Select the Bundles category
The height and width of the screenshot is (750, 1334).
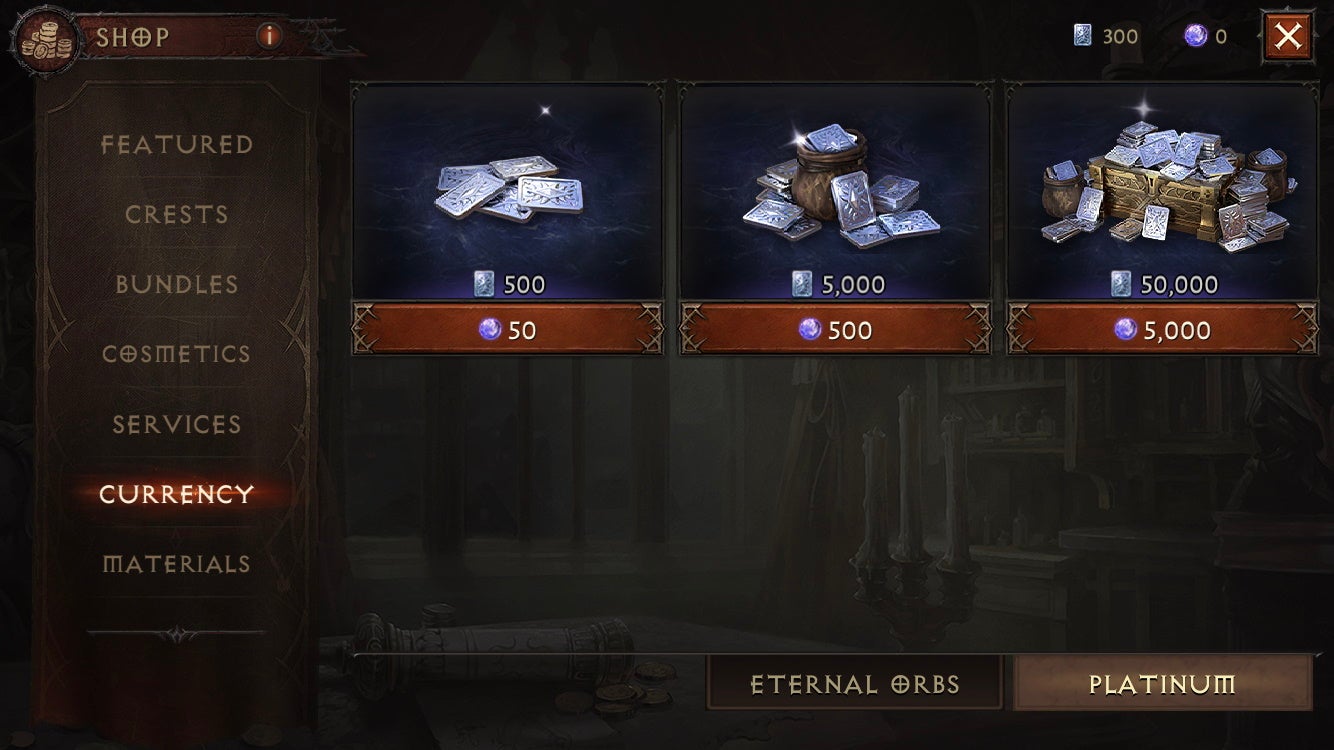[x=176, y=284]
